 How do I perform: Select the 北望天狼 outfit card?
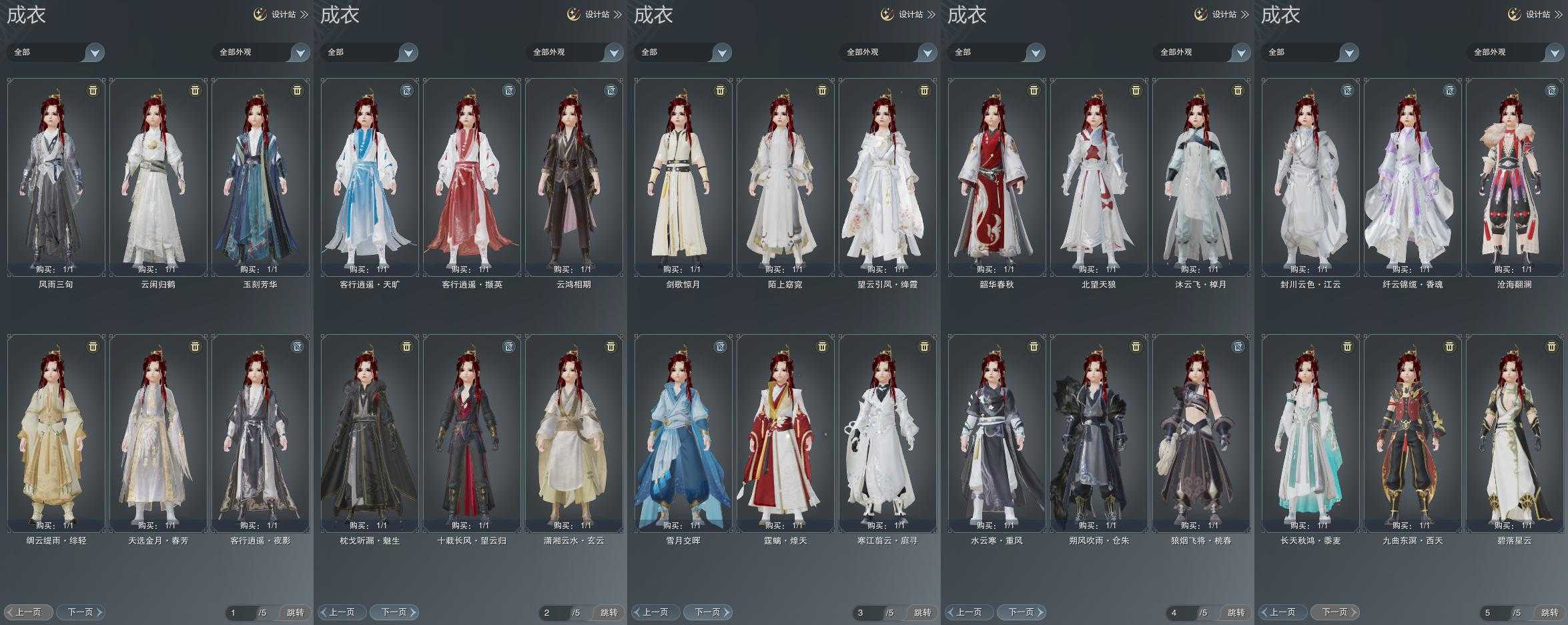click(x=1099, y=177)
